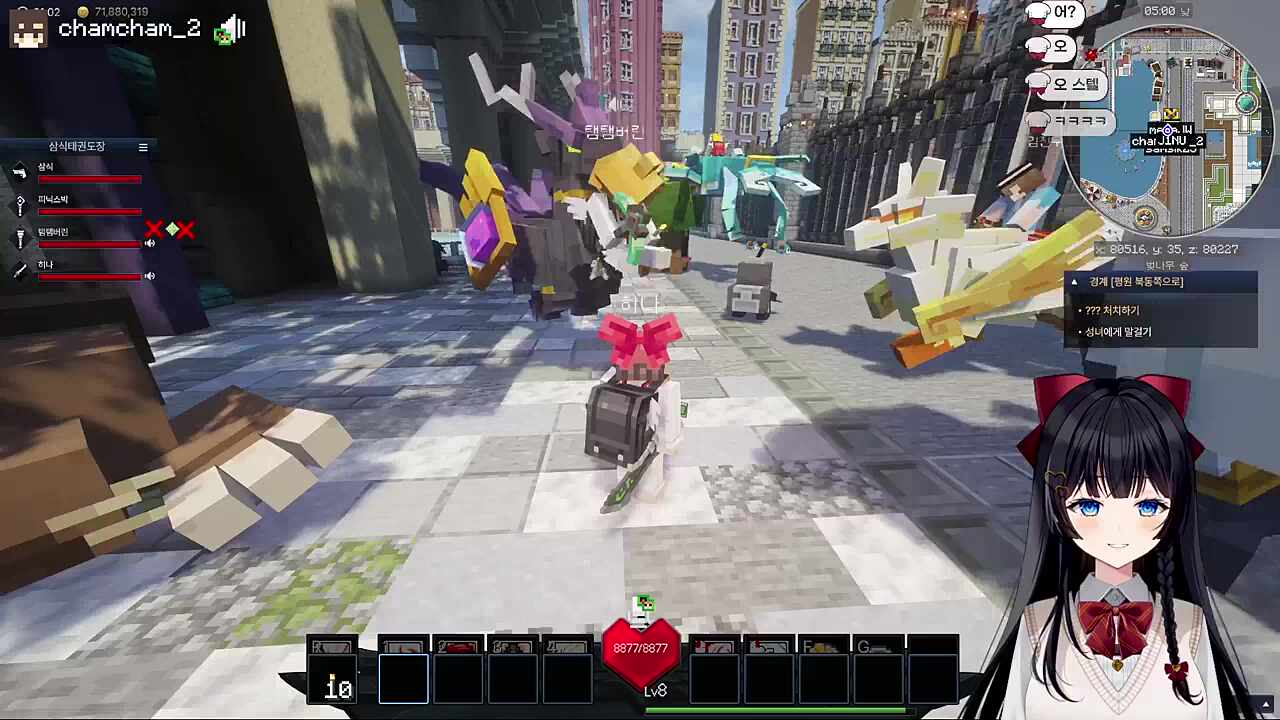Select party member 피닉스박 in the list

[x=53, y=200]
